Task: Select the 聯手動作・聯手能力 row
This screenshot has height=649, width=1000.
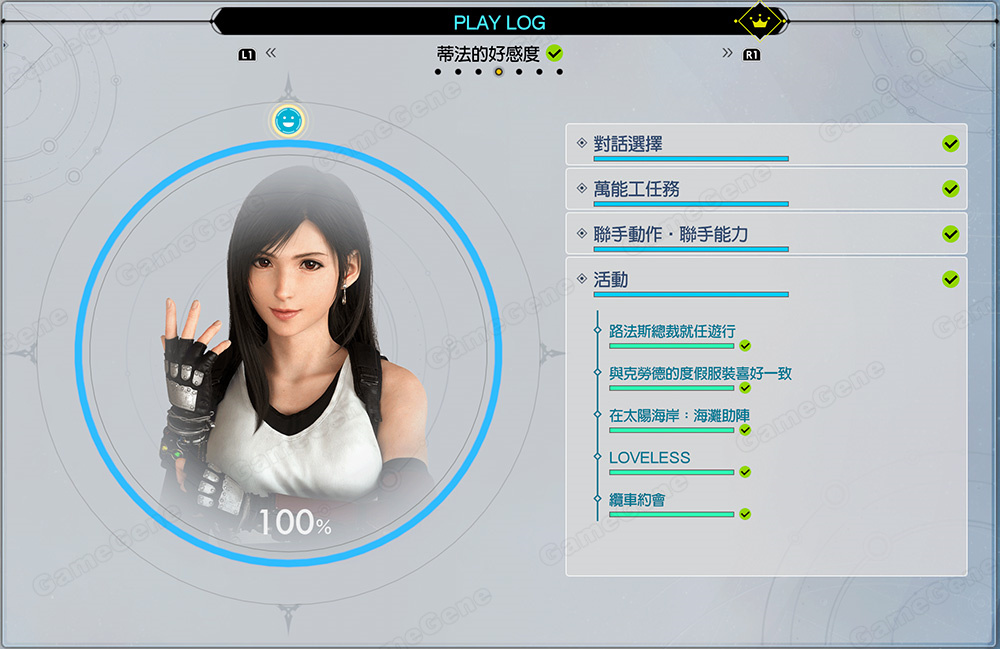Action: (766, 234)
